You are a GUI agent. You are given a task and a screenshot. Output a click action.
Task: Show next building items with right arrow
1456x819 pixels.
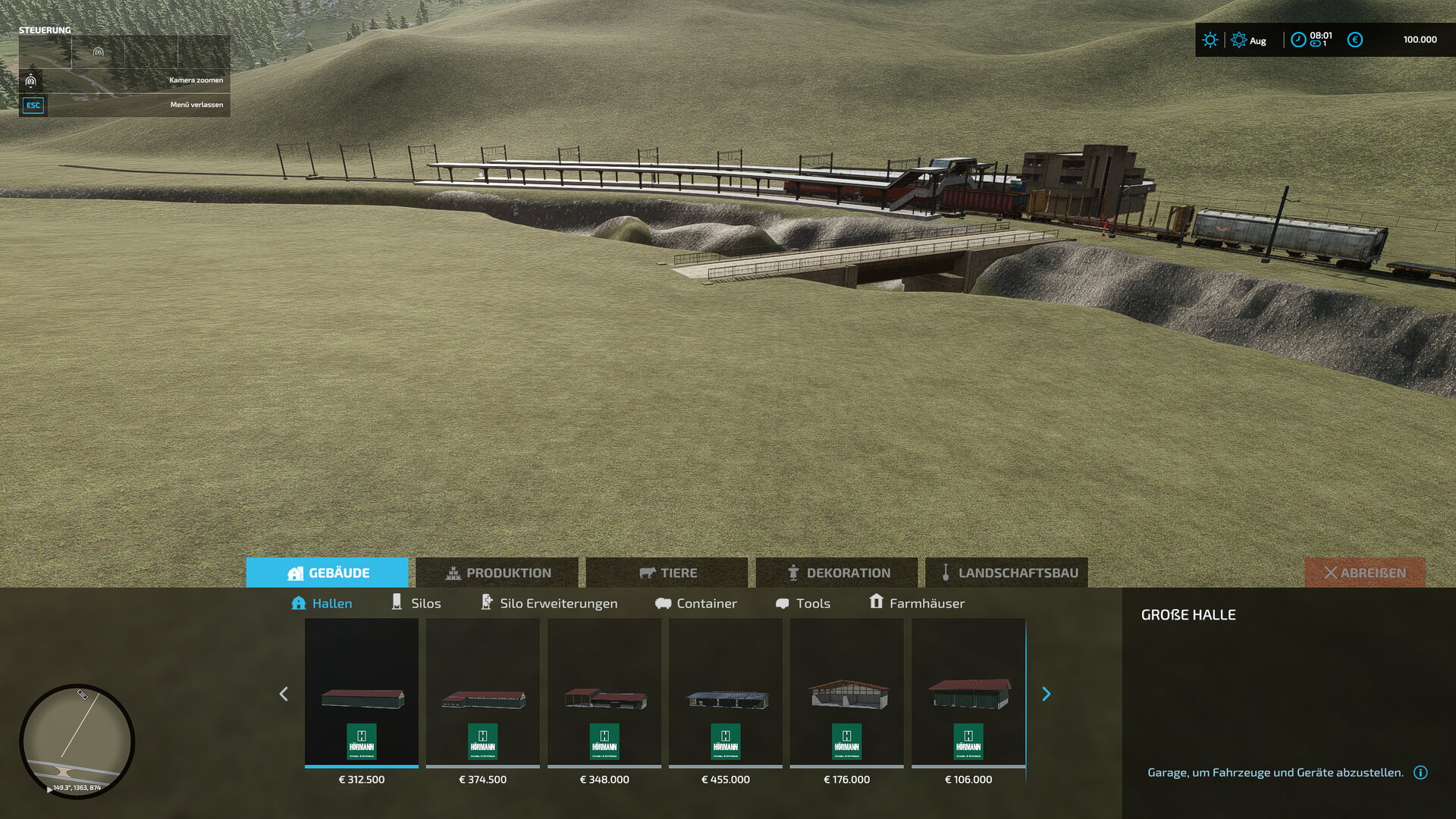tap(1046, 694)
